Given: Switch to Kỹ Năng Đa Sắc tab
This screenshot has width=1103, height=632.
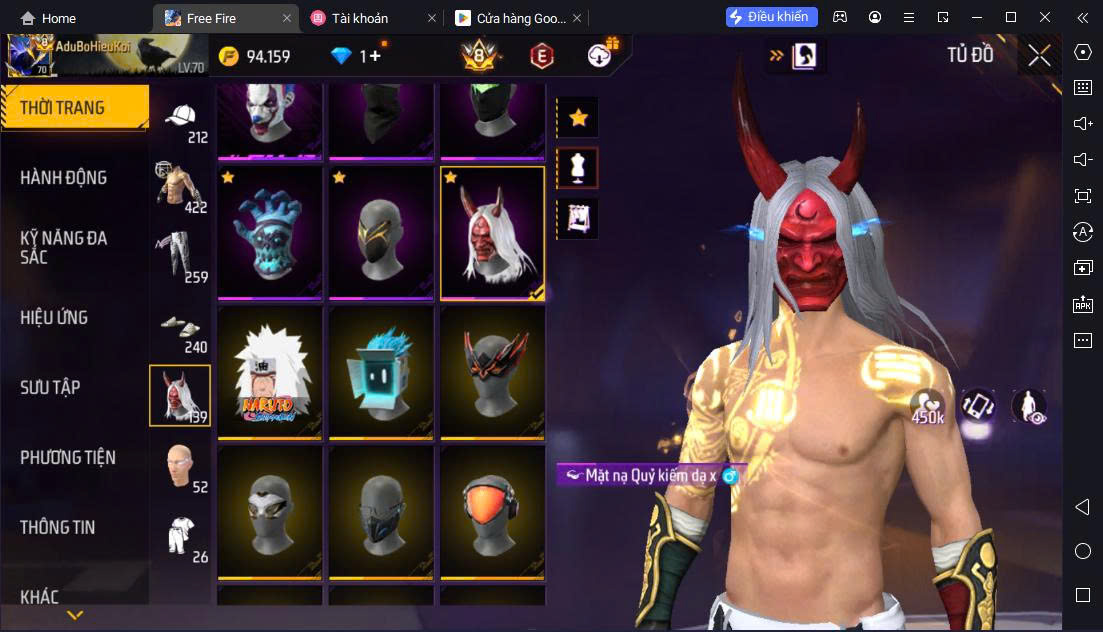Looking at the screenshot, I should 64,247.
